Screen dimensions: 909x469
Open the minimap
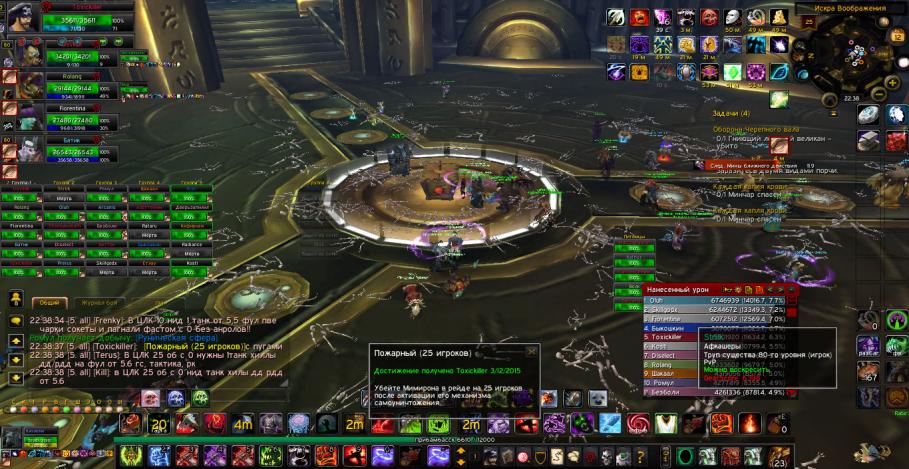coord(851,57)
